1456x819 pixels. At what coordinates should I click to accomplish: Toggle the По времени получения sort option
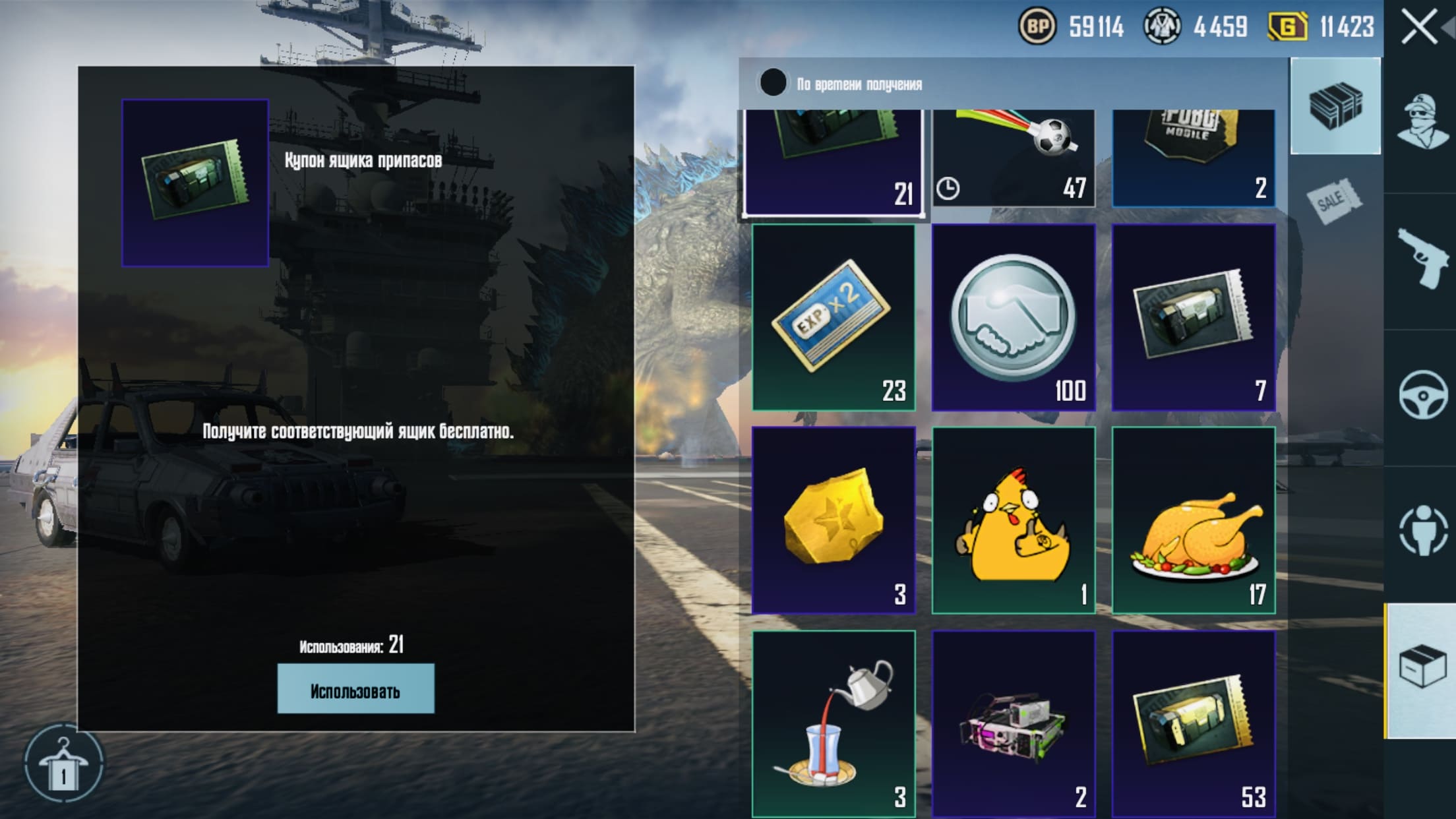tap(773, 83)
